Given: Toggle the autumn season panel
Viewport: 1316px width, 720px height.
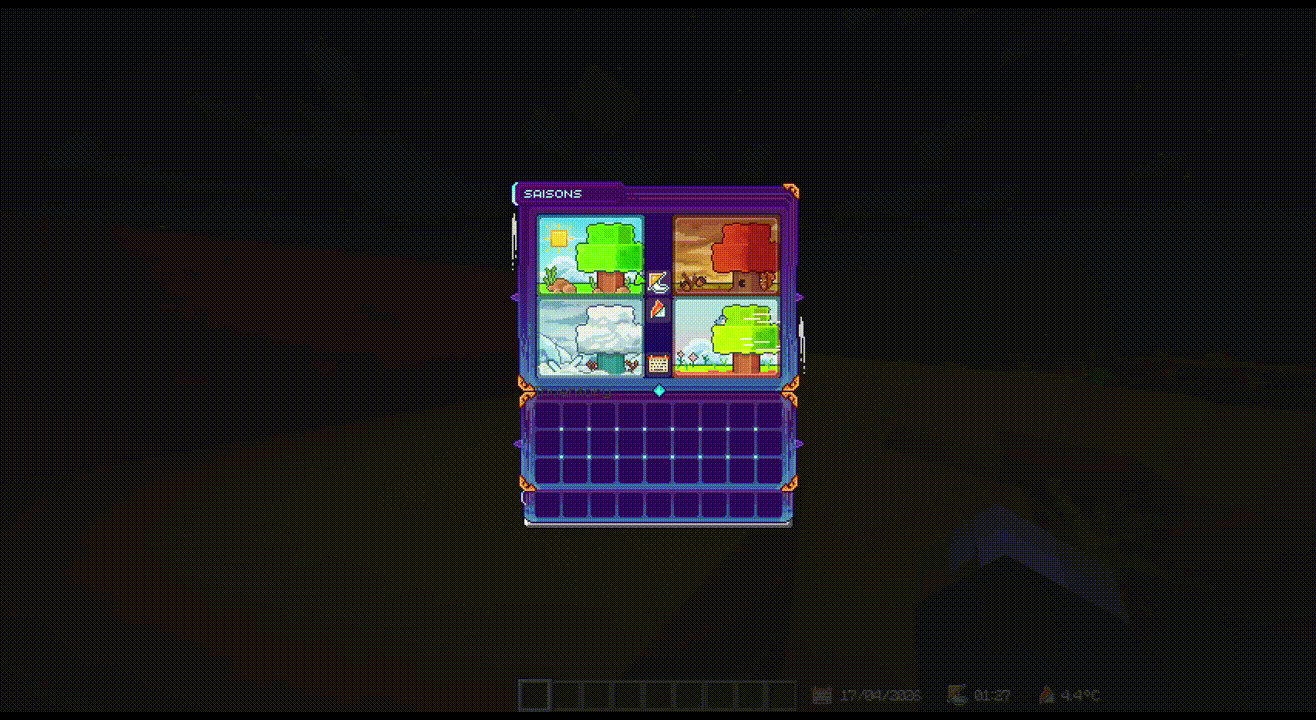Looking at the screenshot, I should pyautogui.click(x=724, y=252).
